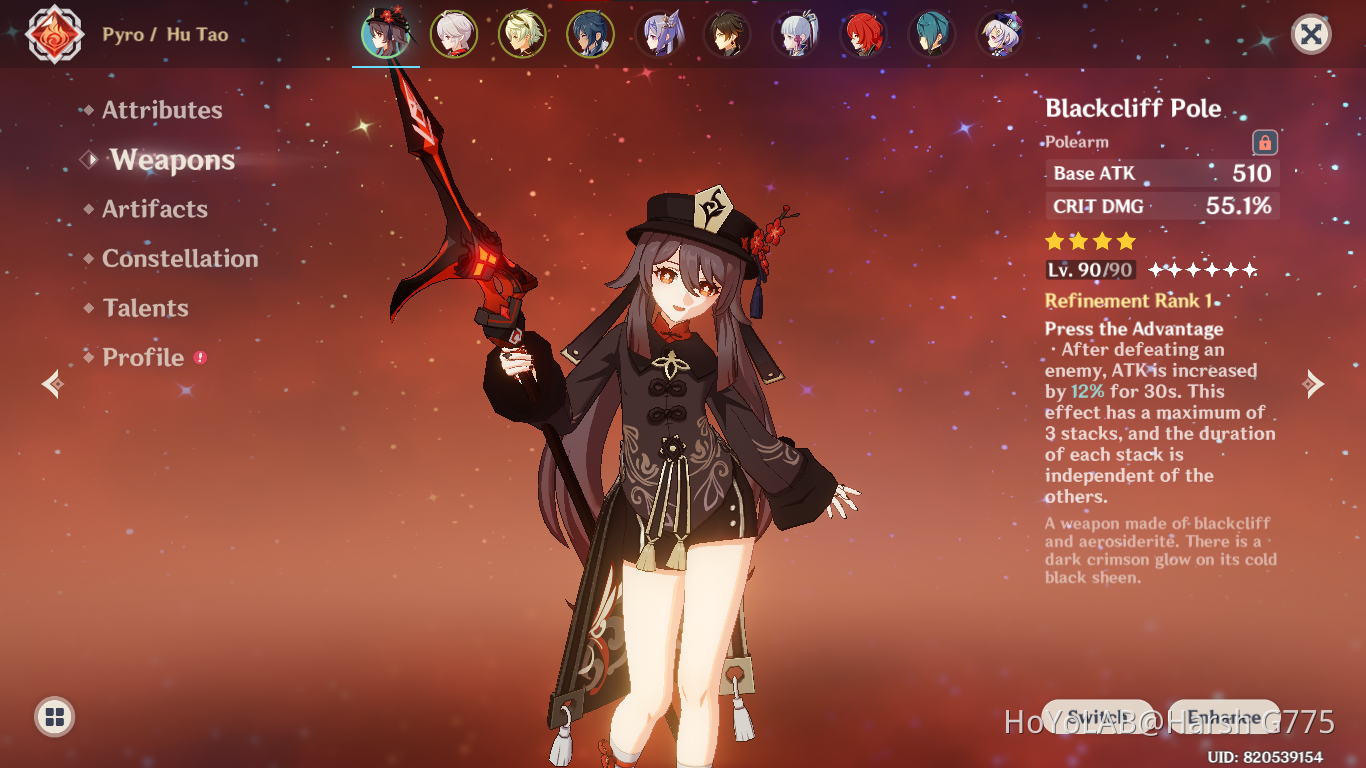Open the Talents section

[145, 308]
